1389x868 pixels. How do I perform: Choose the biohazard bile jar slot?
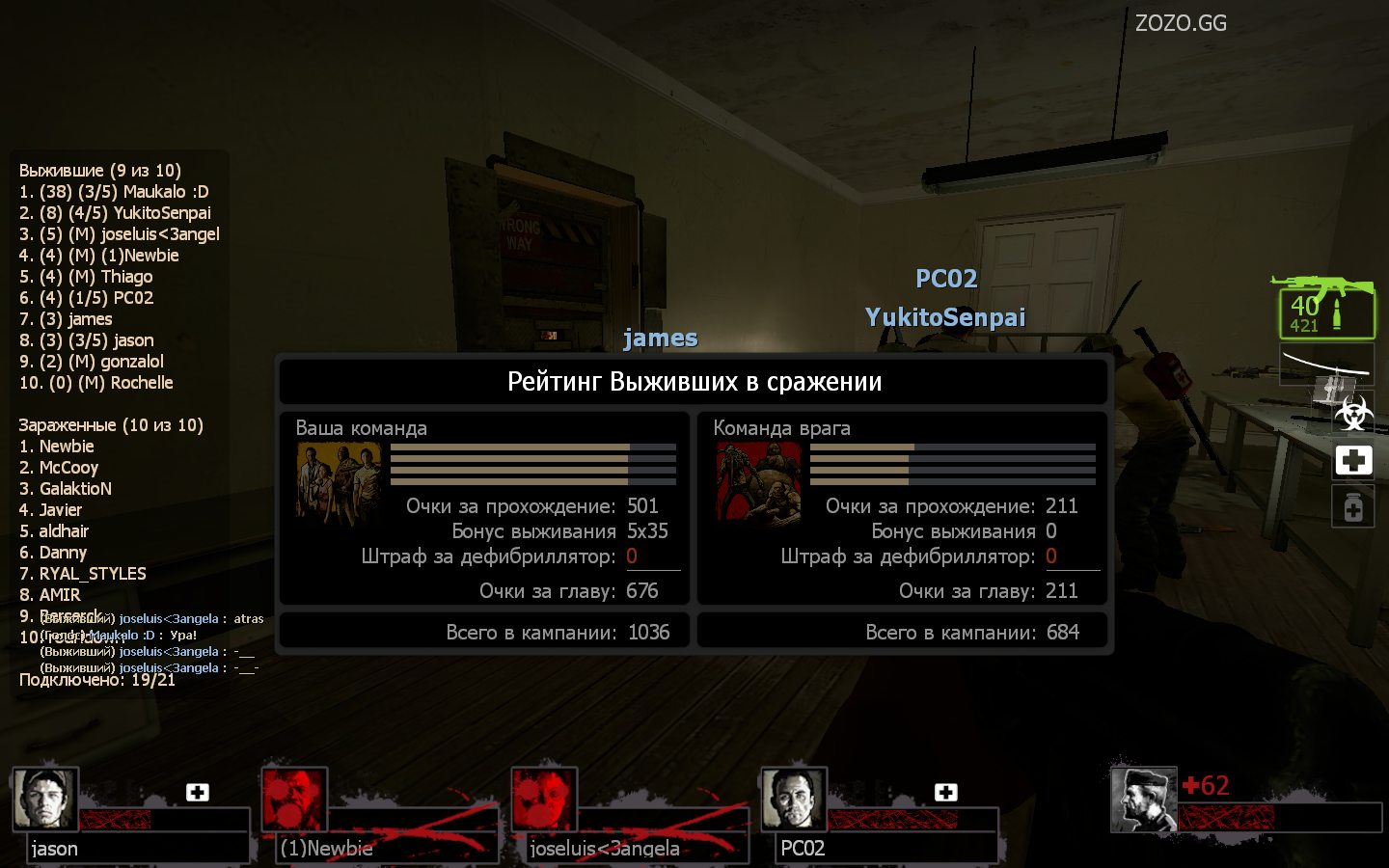click(1353, 414)
